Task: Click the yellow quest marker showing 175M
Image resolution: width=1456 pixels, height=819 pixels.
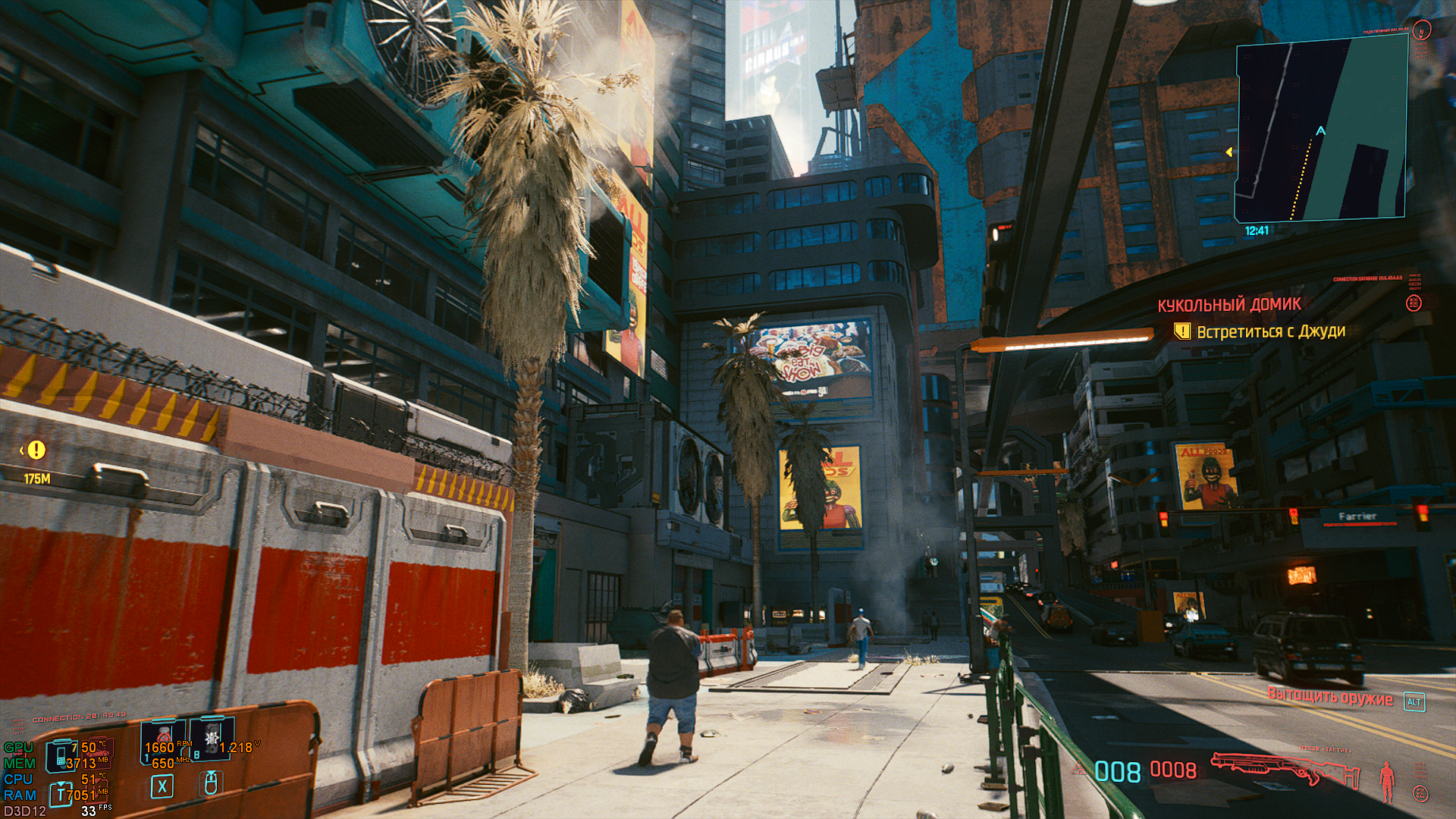Action: 36,450
